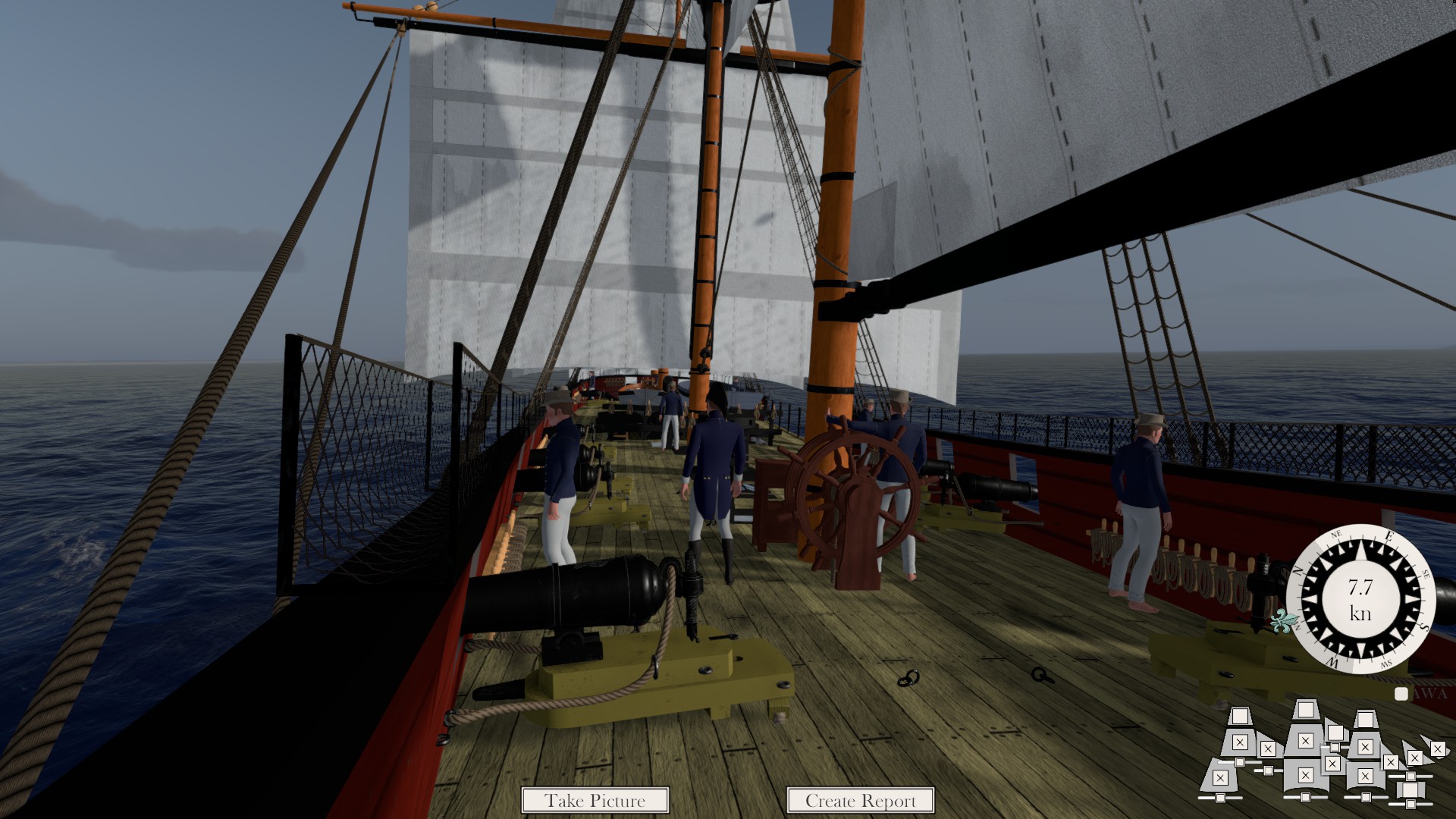Toggle the main course sail checkbox

(1305, 775)
